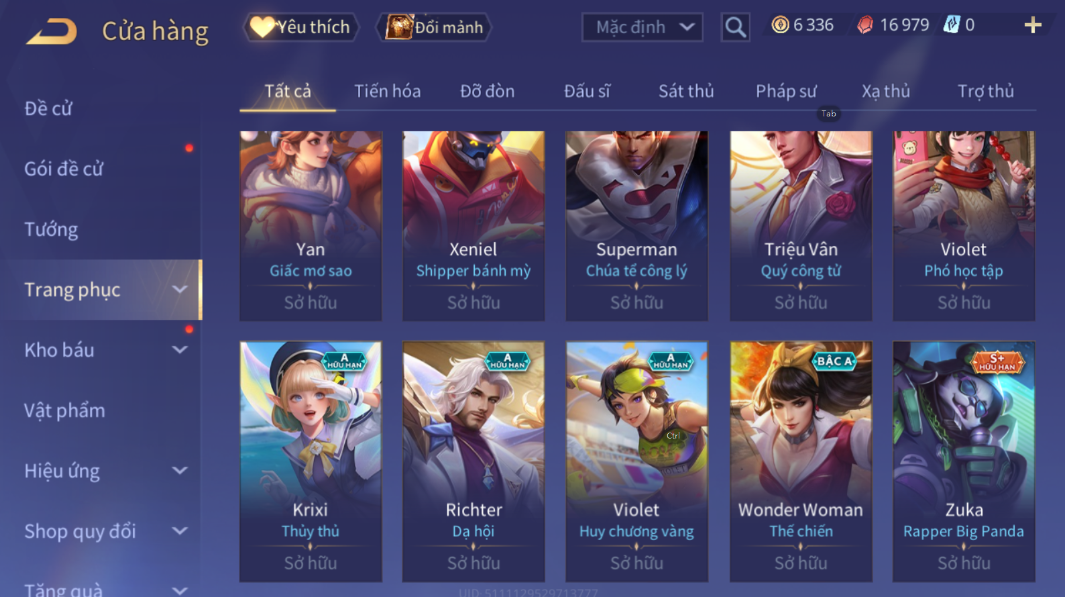Image resolution: width=1065 pixels, height=597 pixels.
Task: Select Tướng in the side menu
Action: pyautogui.click(x=51, y=229)
